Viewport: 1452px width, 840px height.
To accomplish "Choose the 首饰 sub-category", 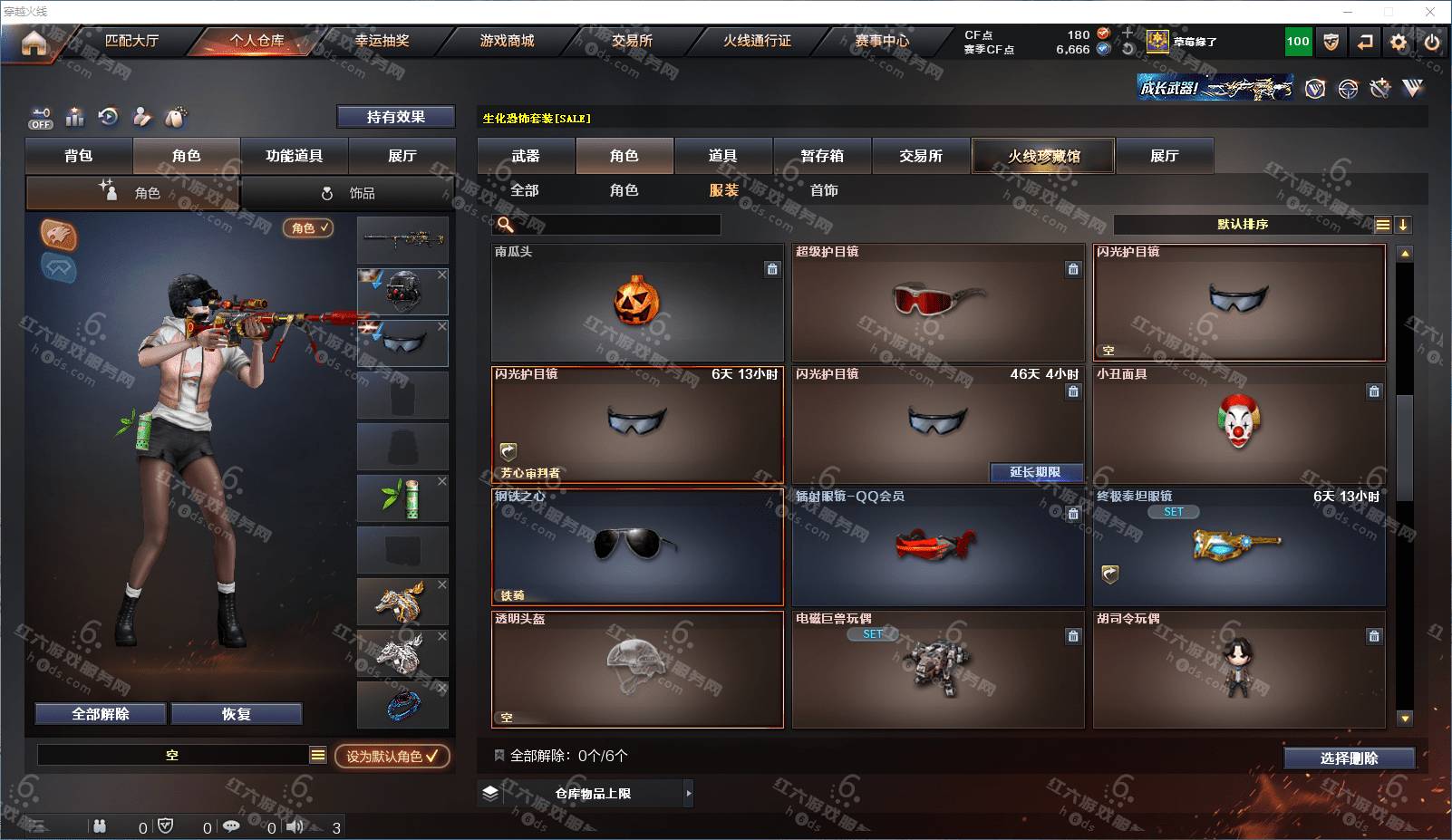I will (824, 190).
